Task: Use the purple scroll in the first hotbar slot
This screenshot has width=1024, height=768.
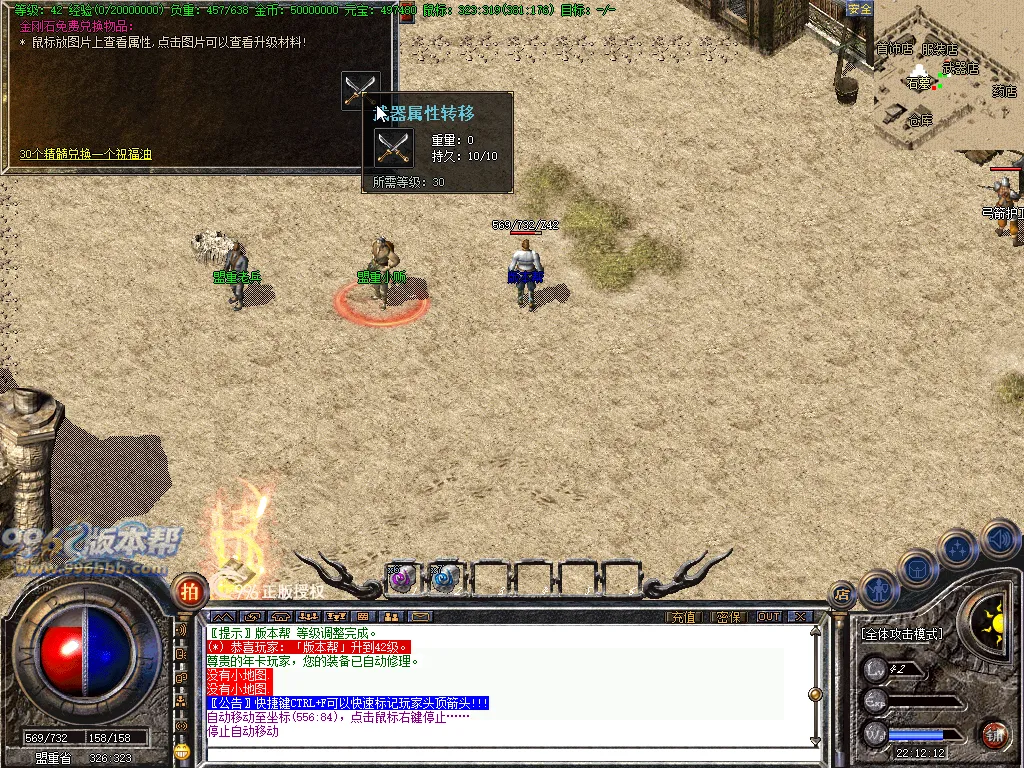Action: (401, 577)
